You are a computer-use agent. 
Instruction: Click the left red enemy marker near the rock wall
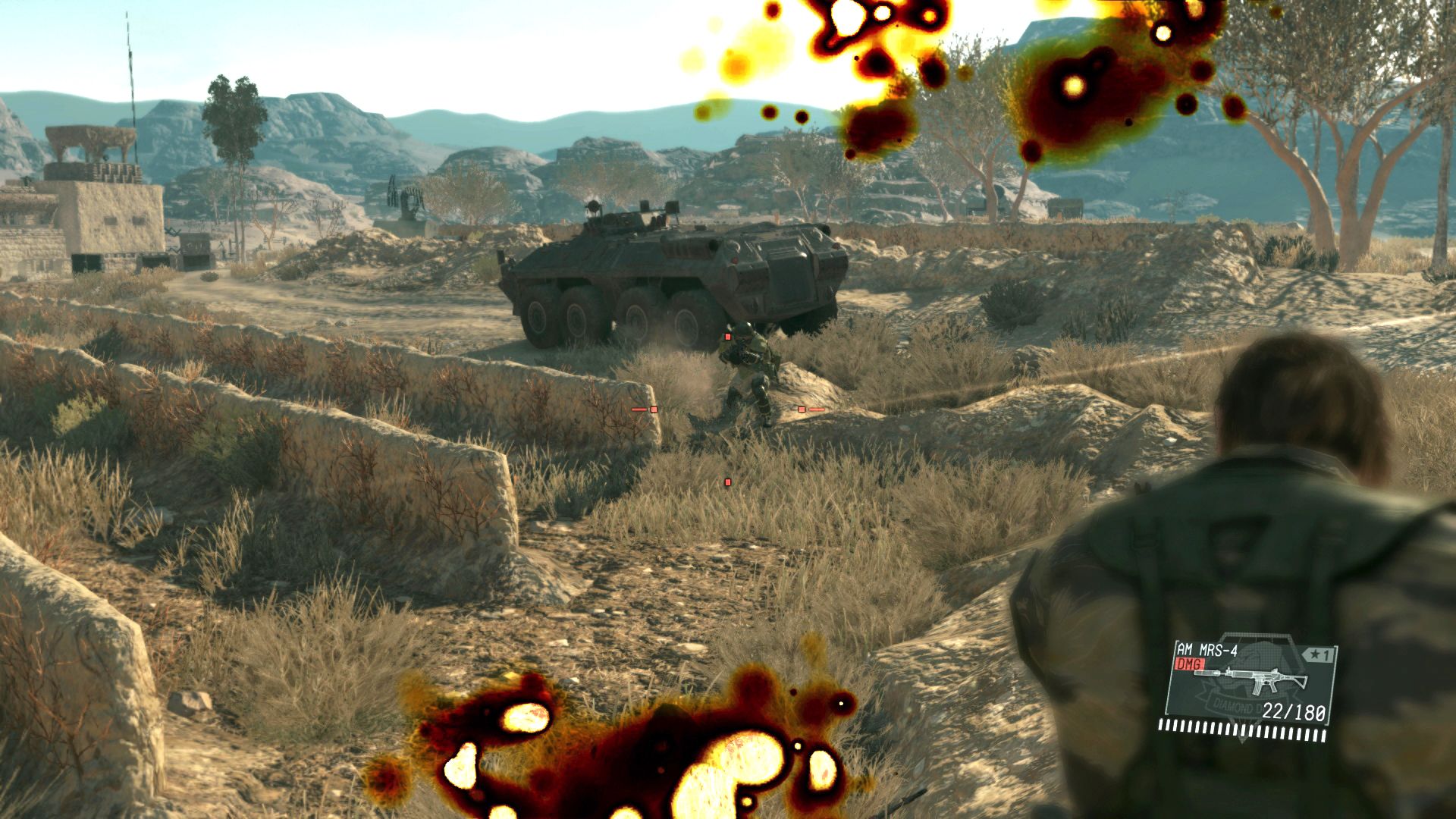click(654, 409)
